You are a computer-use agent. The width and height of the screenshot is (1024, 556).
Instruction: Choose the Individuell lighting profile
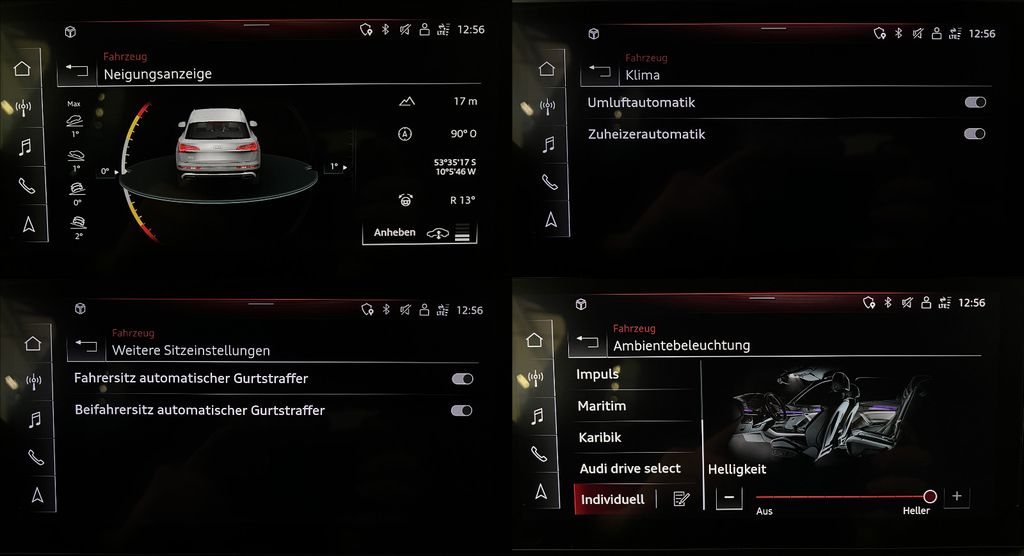click(x=612, y=499)
